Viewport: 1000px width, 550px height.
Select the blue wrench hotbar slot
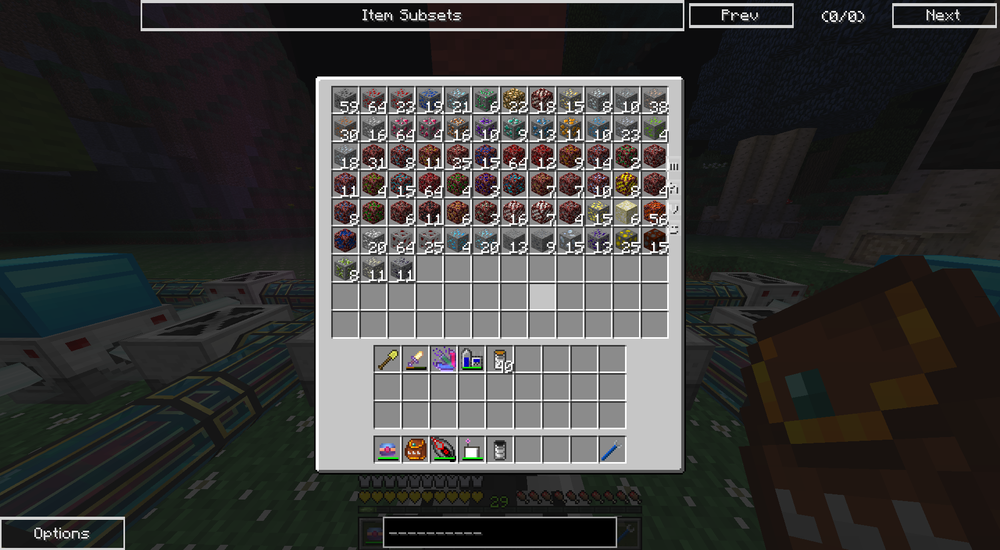click(x=612, y=450)
